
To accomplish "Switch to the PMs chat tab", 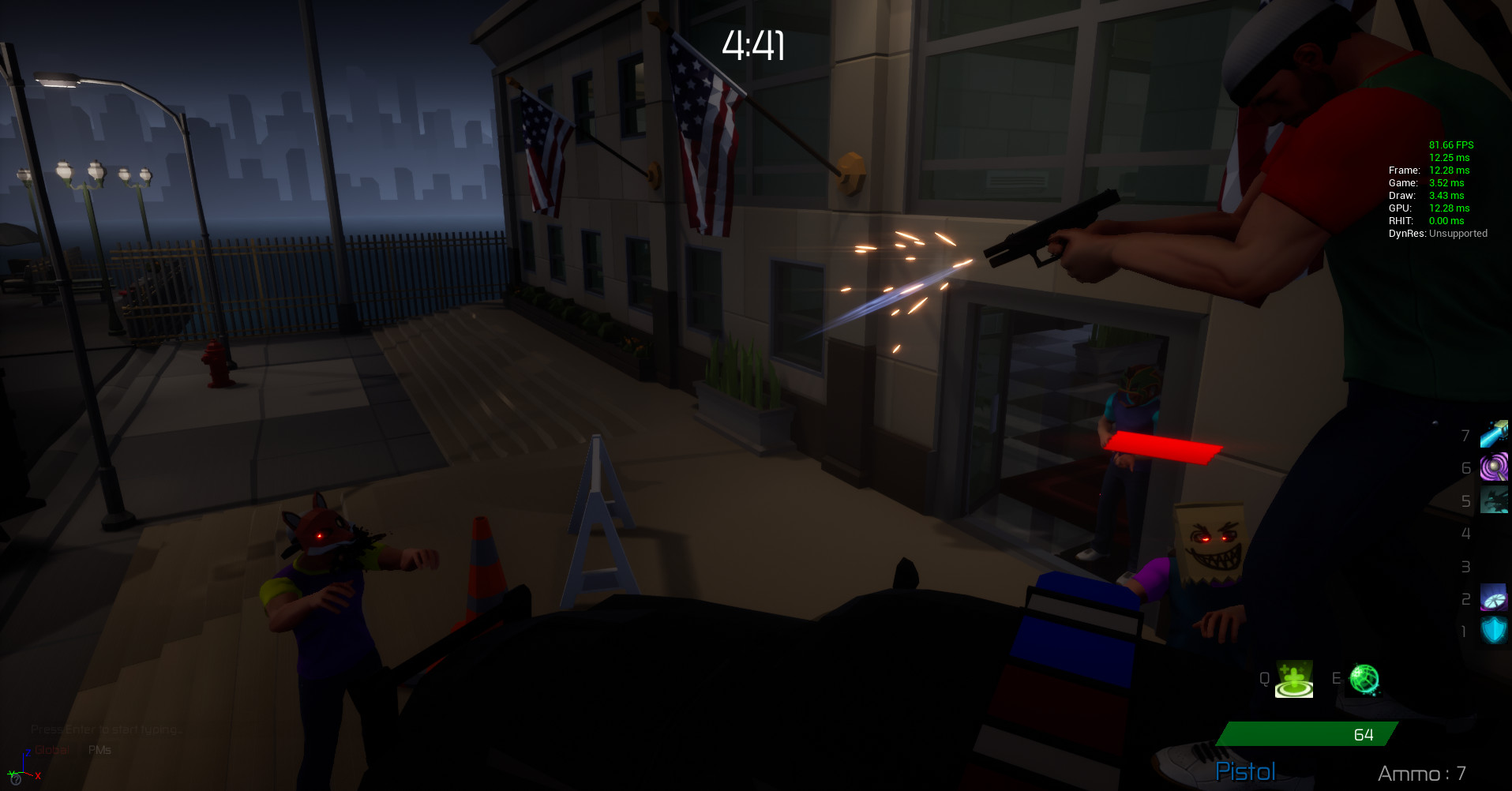I will (x=99, y=750).
